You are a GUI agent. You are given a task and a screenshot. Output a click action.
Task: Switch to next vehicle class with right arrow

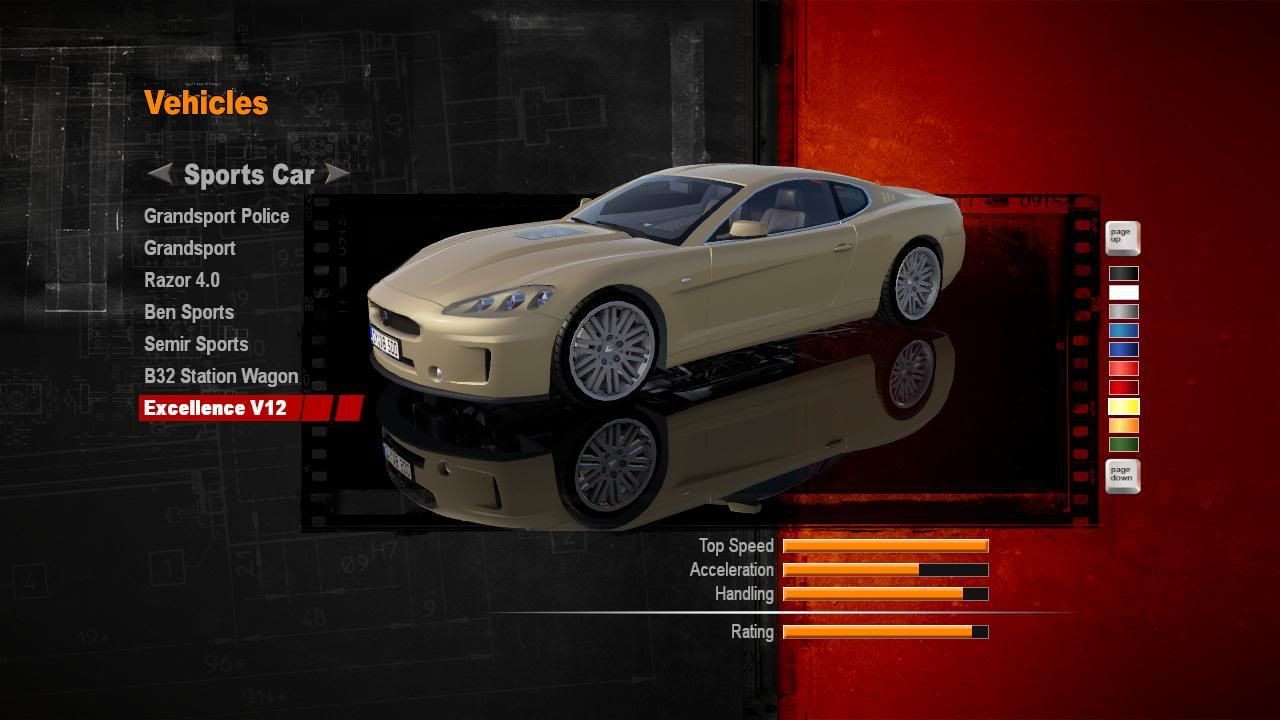point(337,174)
